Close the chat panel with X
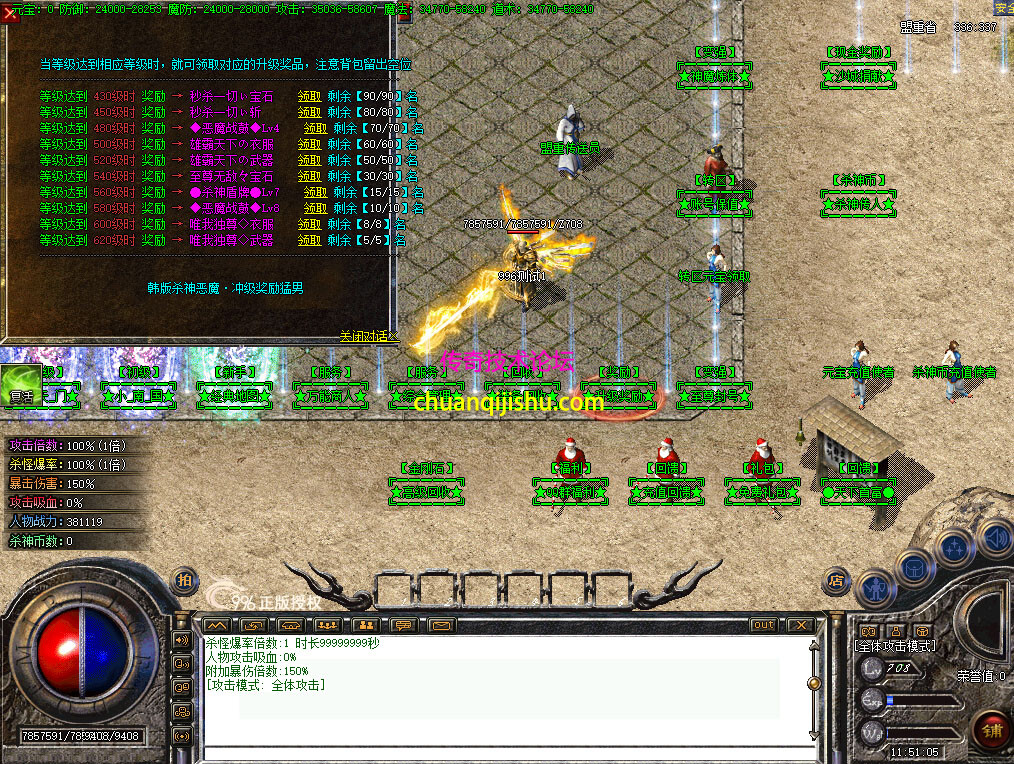Viewport: 1014px width, 764px height. (x=799, y=625)
